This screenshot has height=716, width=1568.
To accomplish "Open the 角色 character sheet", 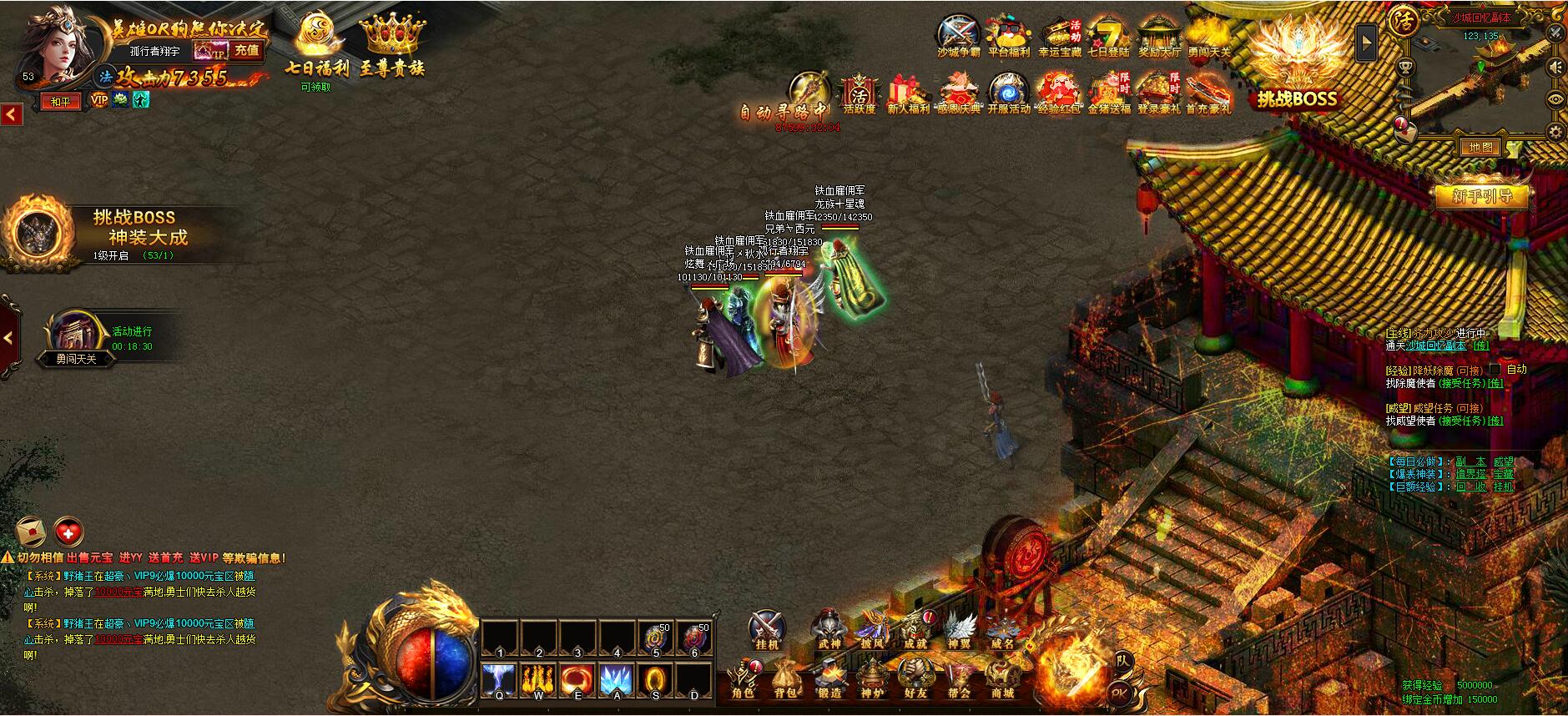I will click(742, 678).
